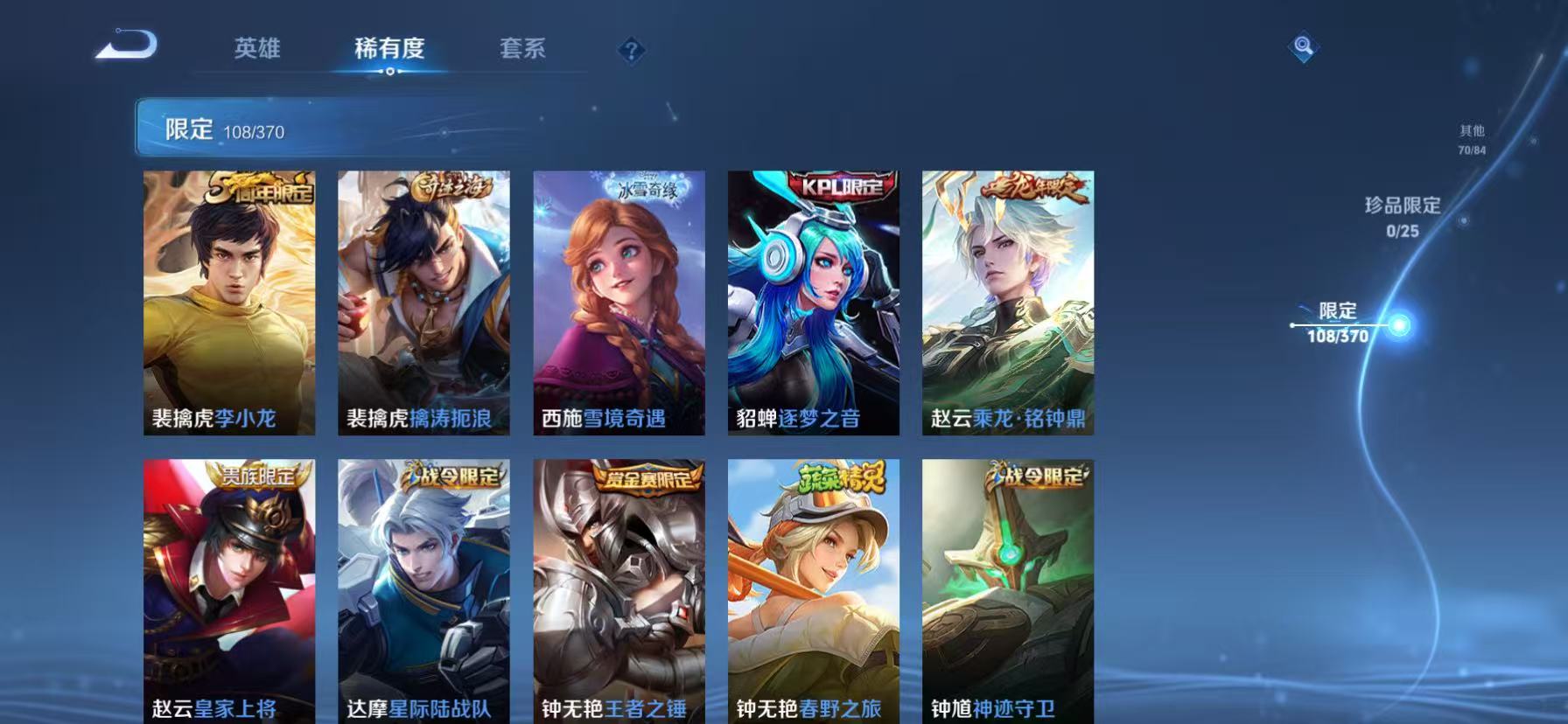Click the 赏金赛限定 badge on 钟无艳 card

(x=648, y=477)
